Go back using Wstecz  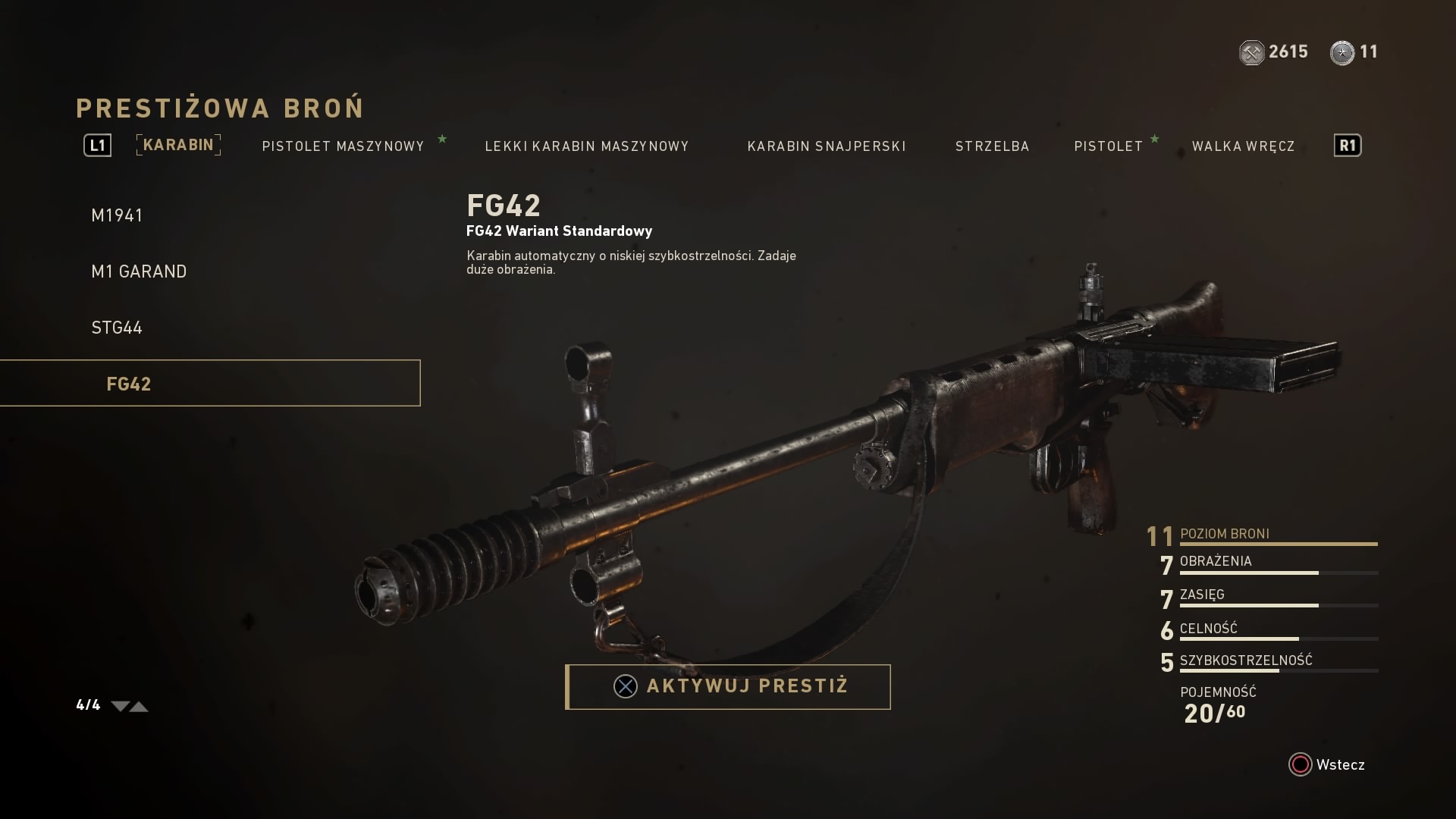pos(1327,764)
